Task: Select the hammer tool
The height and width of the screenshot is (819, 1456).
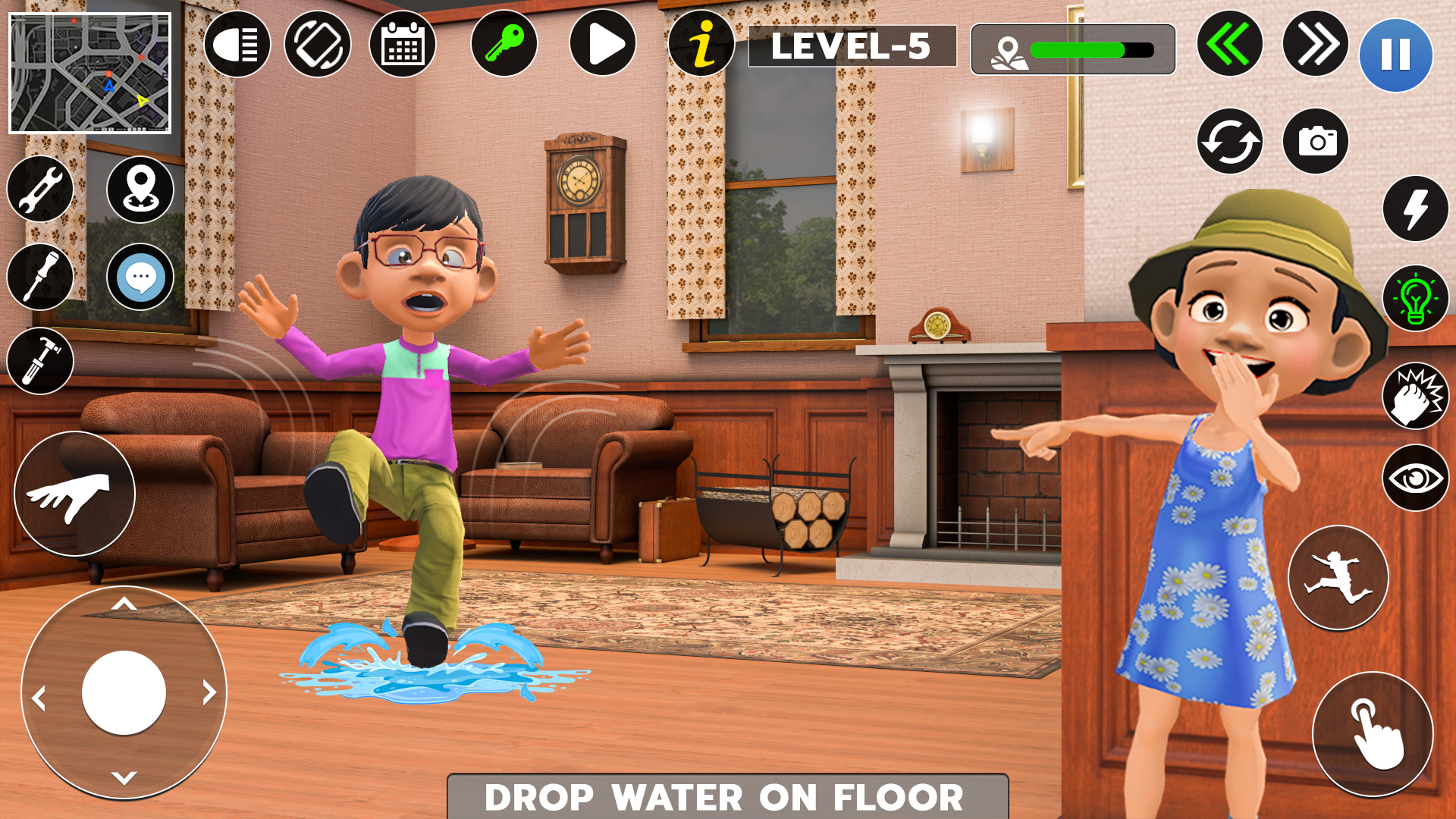Action: point(39,362)
